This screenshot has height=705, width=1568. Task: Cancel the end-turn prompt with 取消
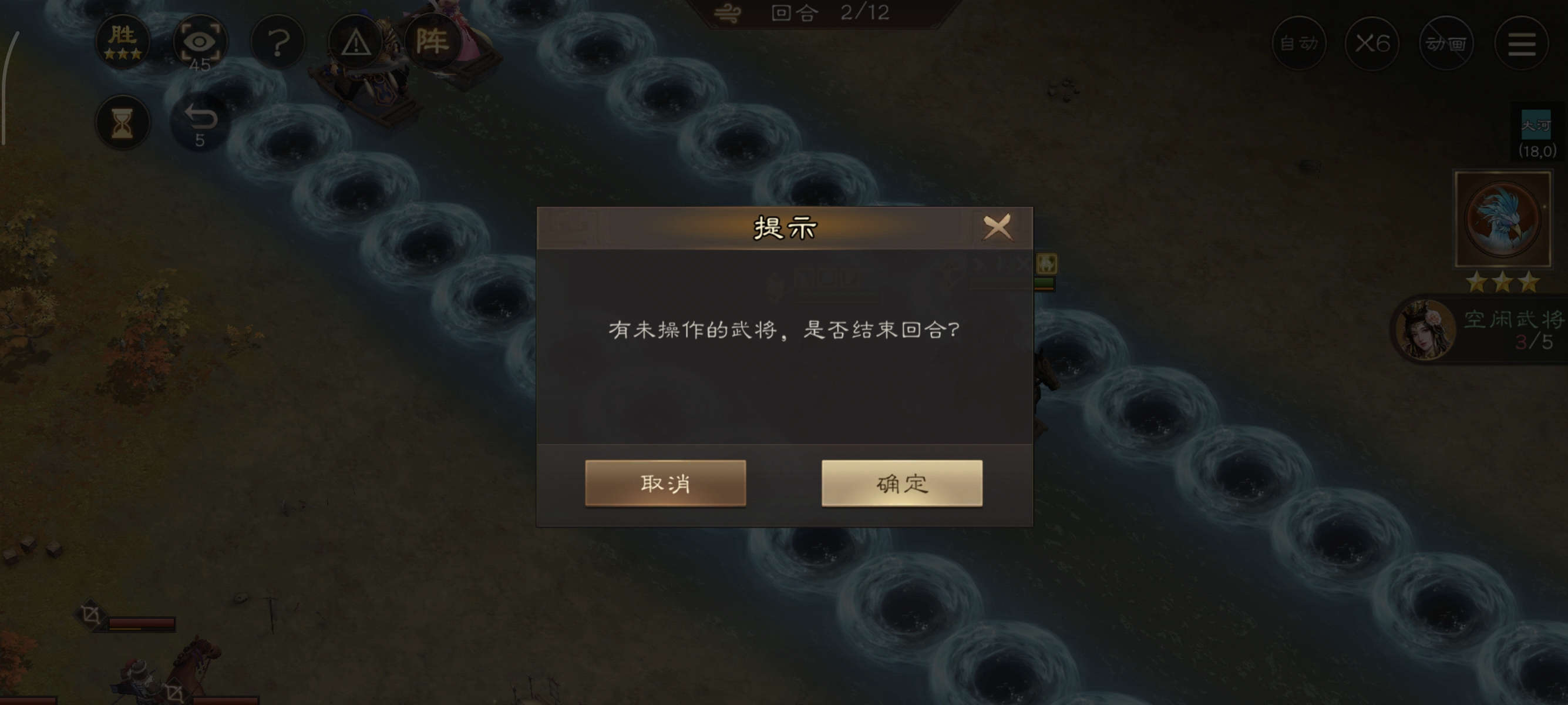click(665, 484)
